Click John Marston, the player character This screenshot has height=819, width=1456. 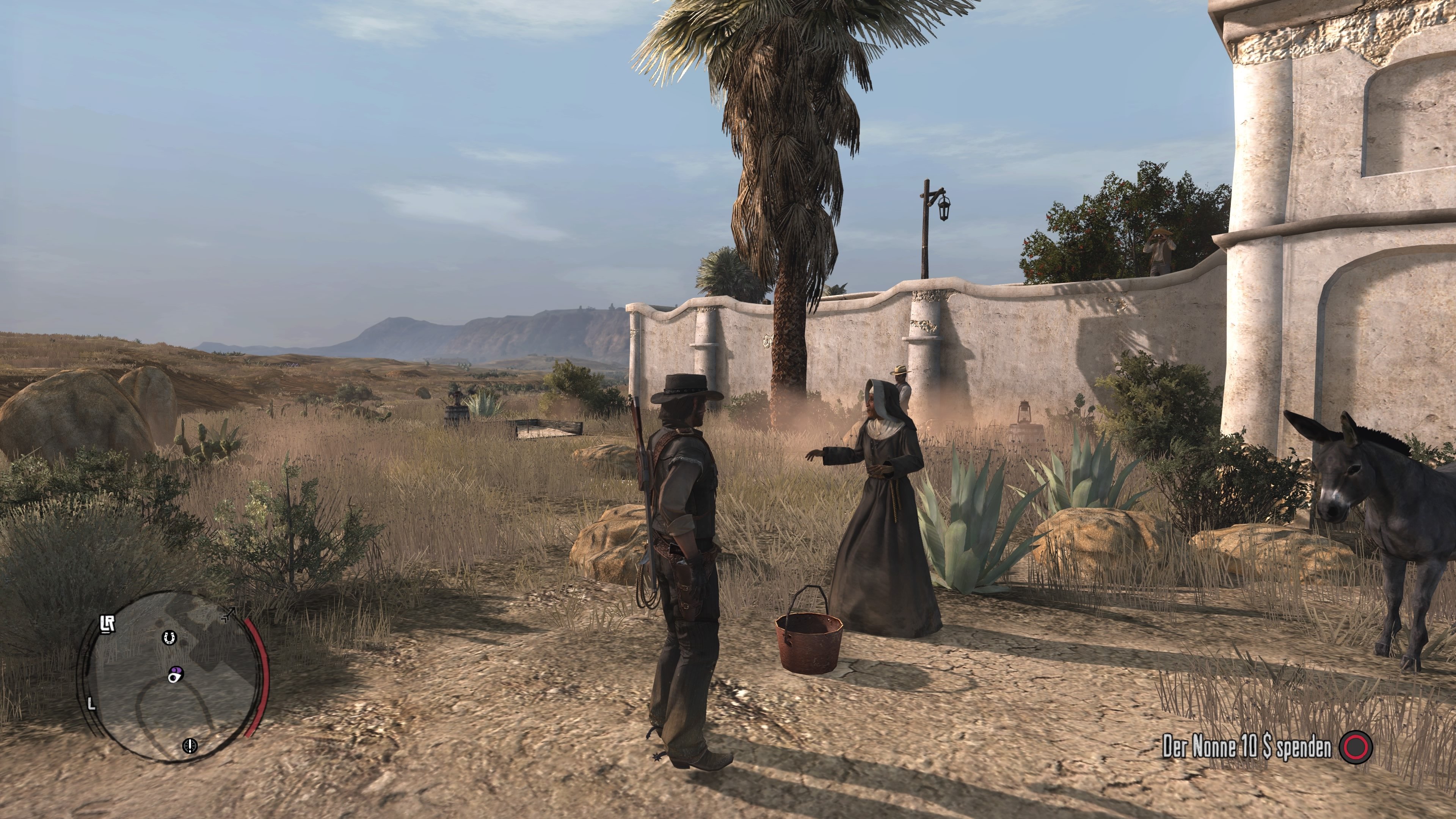(684, 537)
